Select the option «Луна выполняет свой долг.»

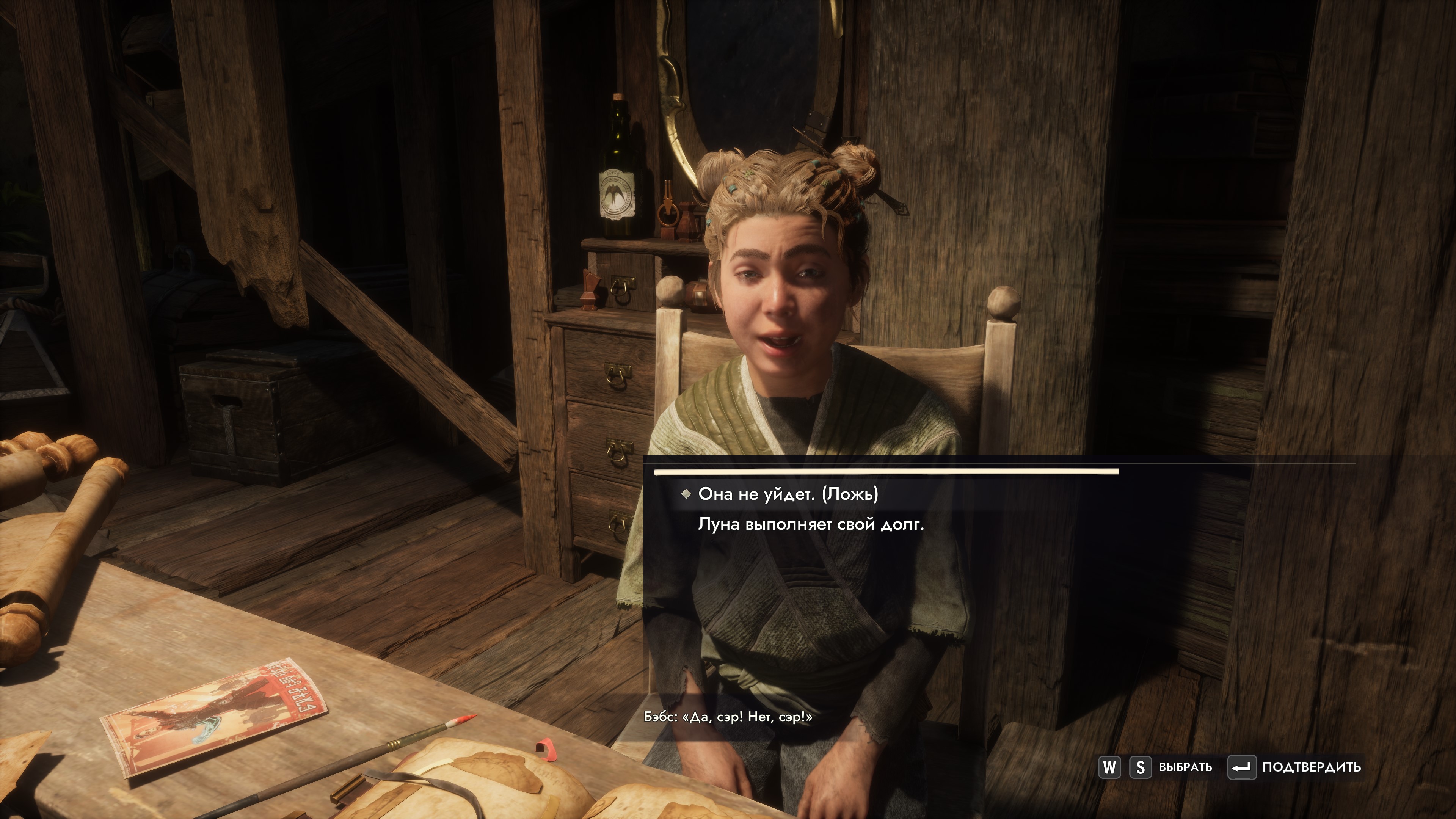click(x=811, y=524)
